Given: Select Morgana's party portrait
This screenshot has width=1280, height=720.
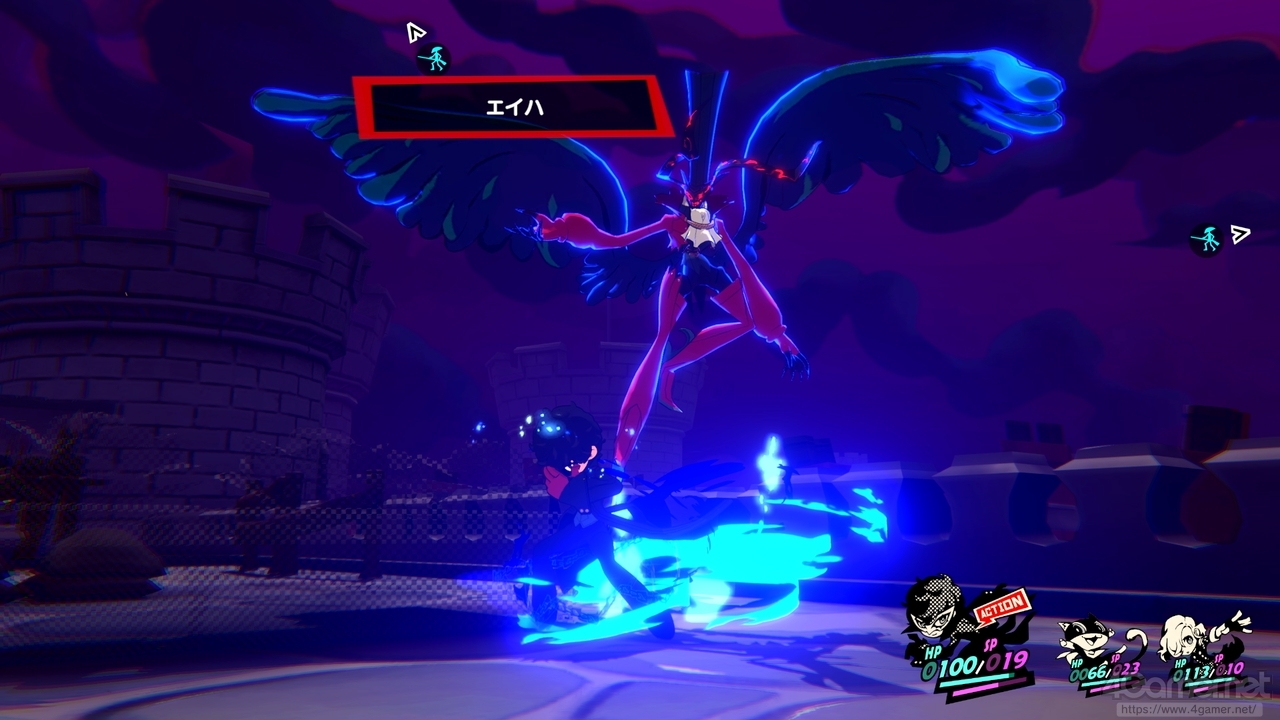Looking at the screenshot, I should pos(1089,635).
